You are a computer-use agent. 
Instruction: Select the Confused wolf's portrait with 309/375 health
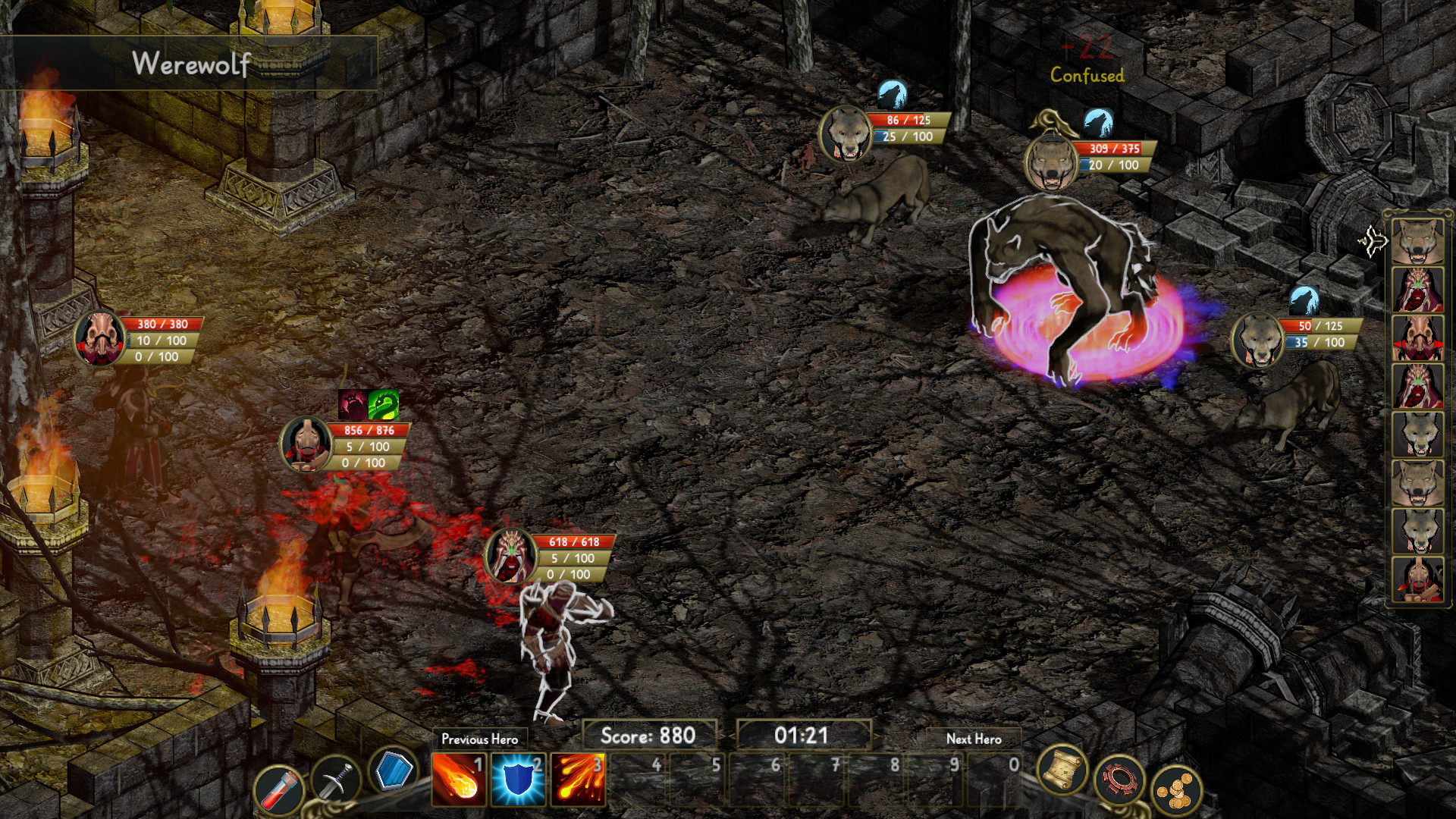pos(1052,162)
